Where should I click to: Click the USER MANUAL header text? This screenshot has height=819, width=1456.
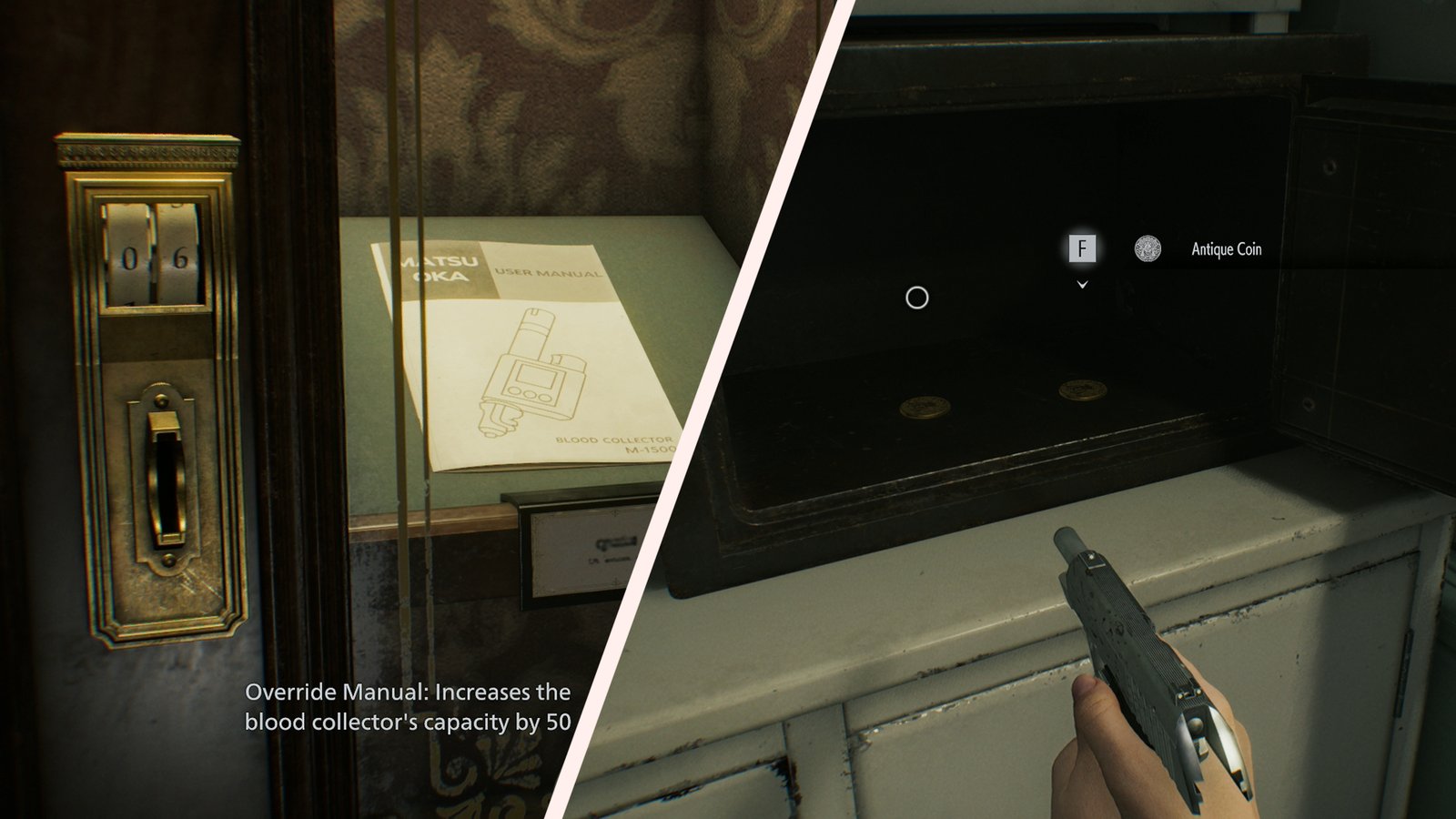(546, 273)
